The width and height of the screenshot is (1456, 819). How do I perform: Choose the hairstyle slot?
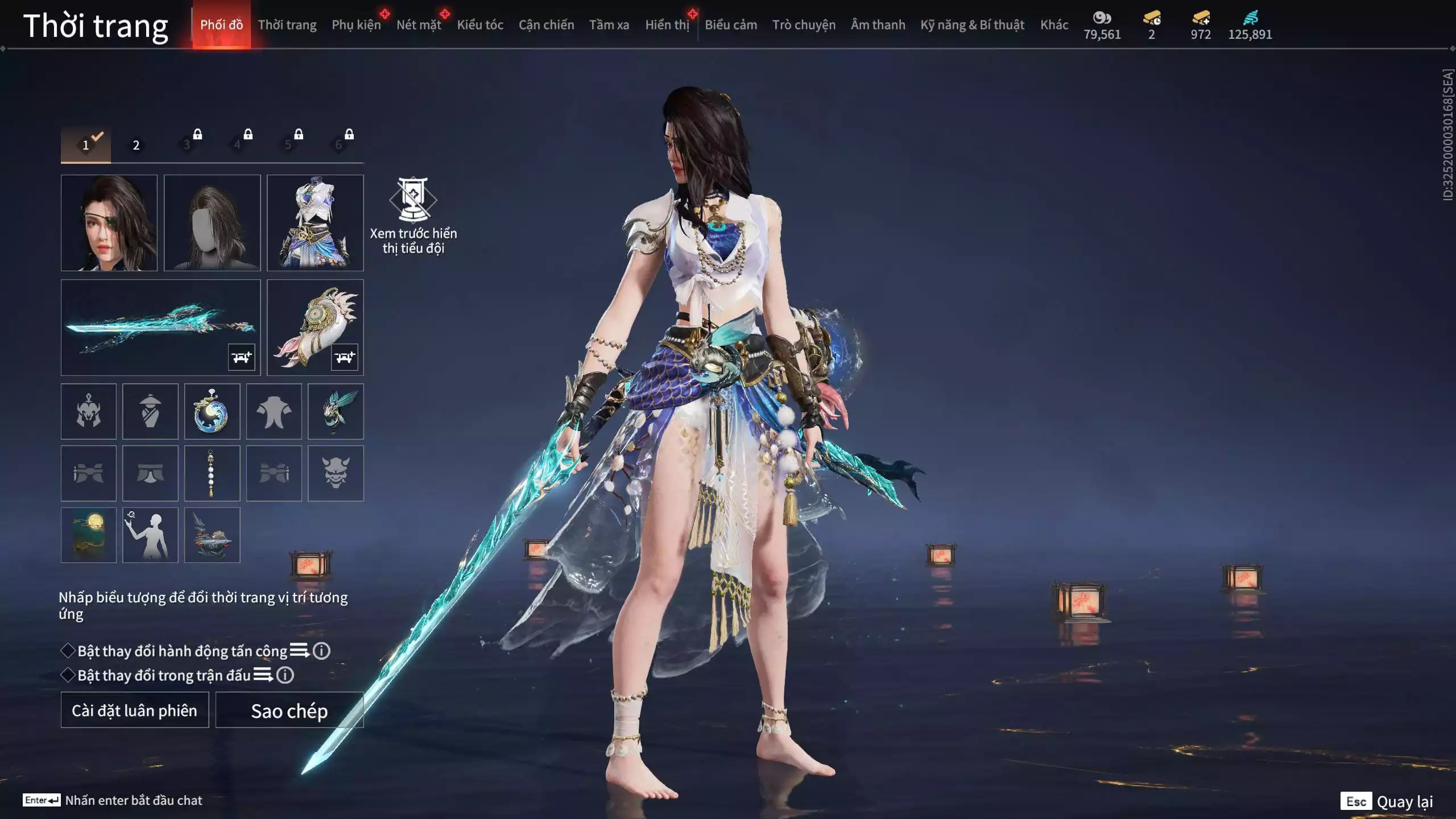point(212,222)
